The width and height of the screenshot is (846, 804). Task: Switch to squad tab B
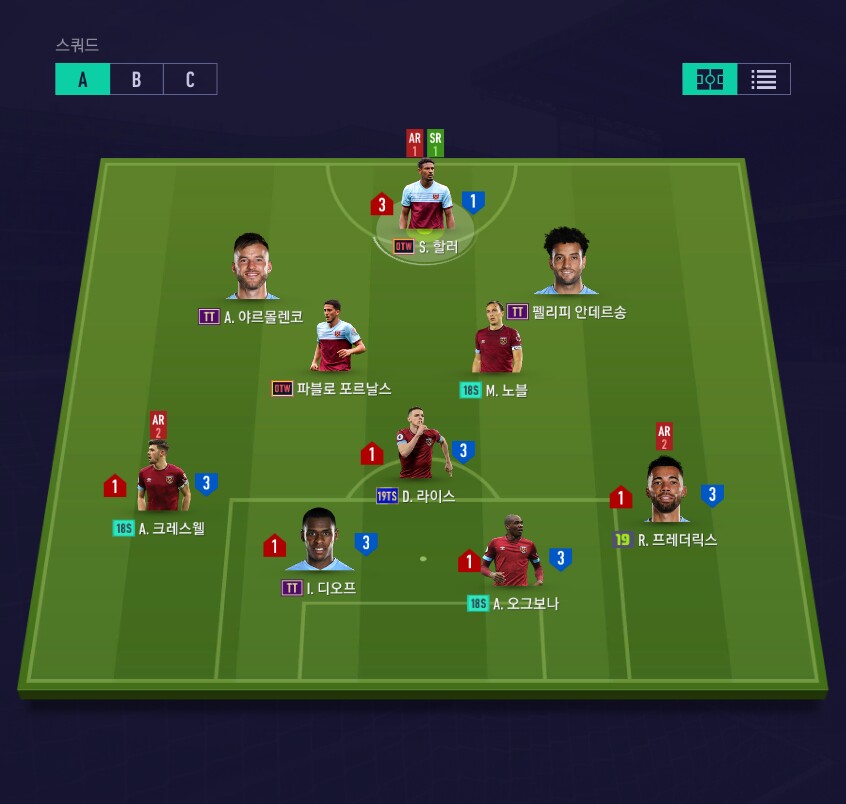(x=136, y=80)
